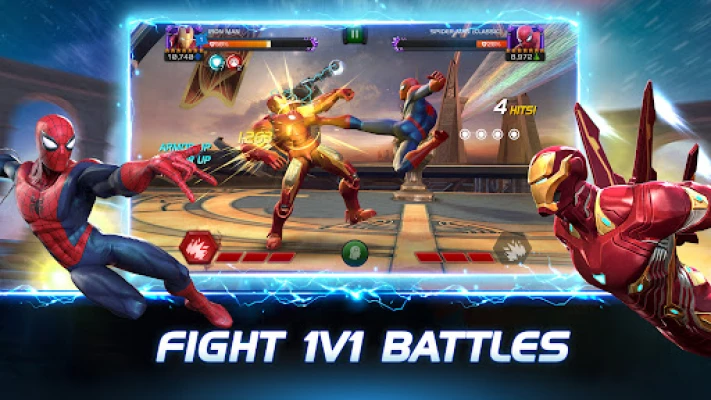Tap the green fist button
The image size is (711, 400).
(x=355, y=252)
